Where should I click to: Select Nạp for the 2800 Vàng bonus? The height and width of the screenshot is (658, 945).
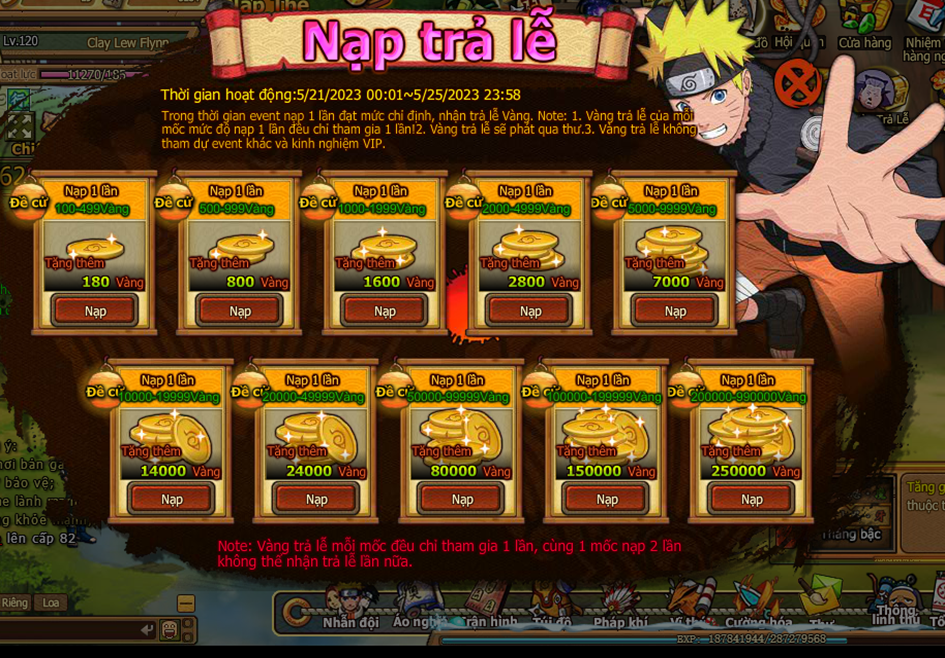tap(530, 311)
